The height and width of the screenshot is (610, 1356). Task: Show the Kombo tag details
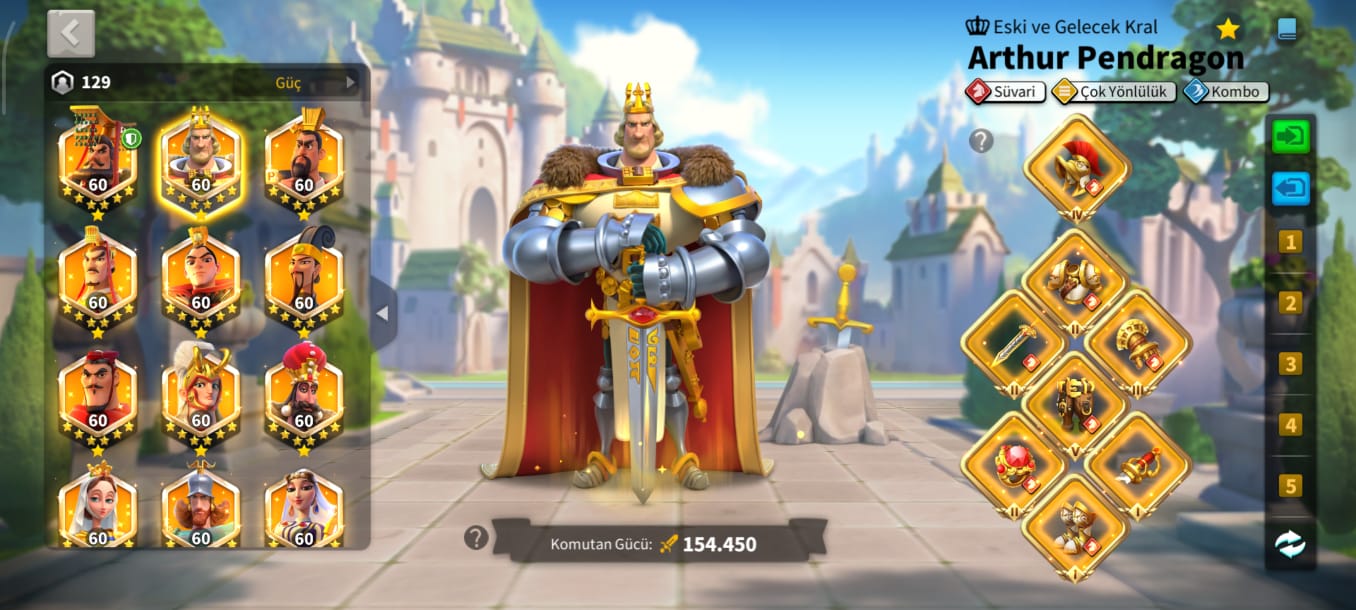tap(1226, 92)
